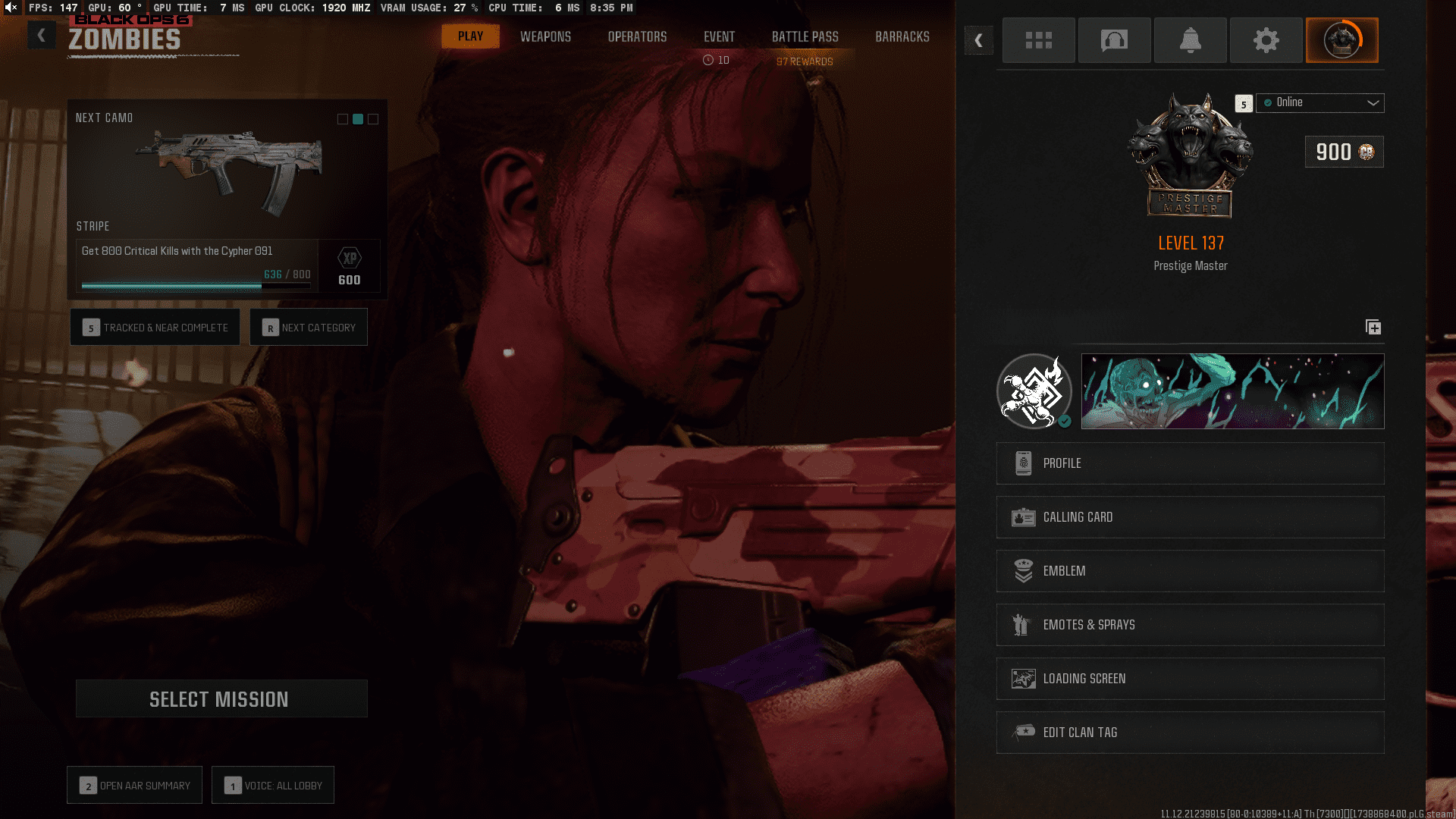
Task: Collapse the right panel using its chevron
Action: point(979,40)
